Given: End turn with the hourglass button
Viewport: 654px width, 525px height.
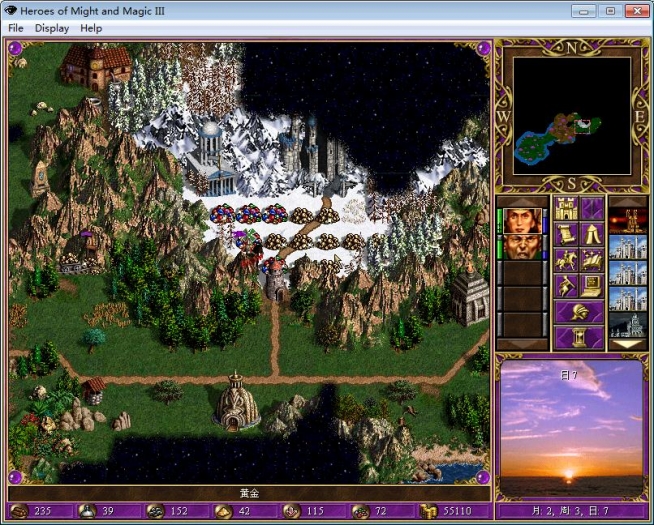Looking at the screenshot, I should pyautogui.click(x=578, y=338).
